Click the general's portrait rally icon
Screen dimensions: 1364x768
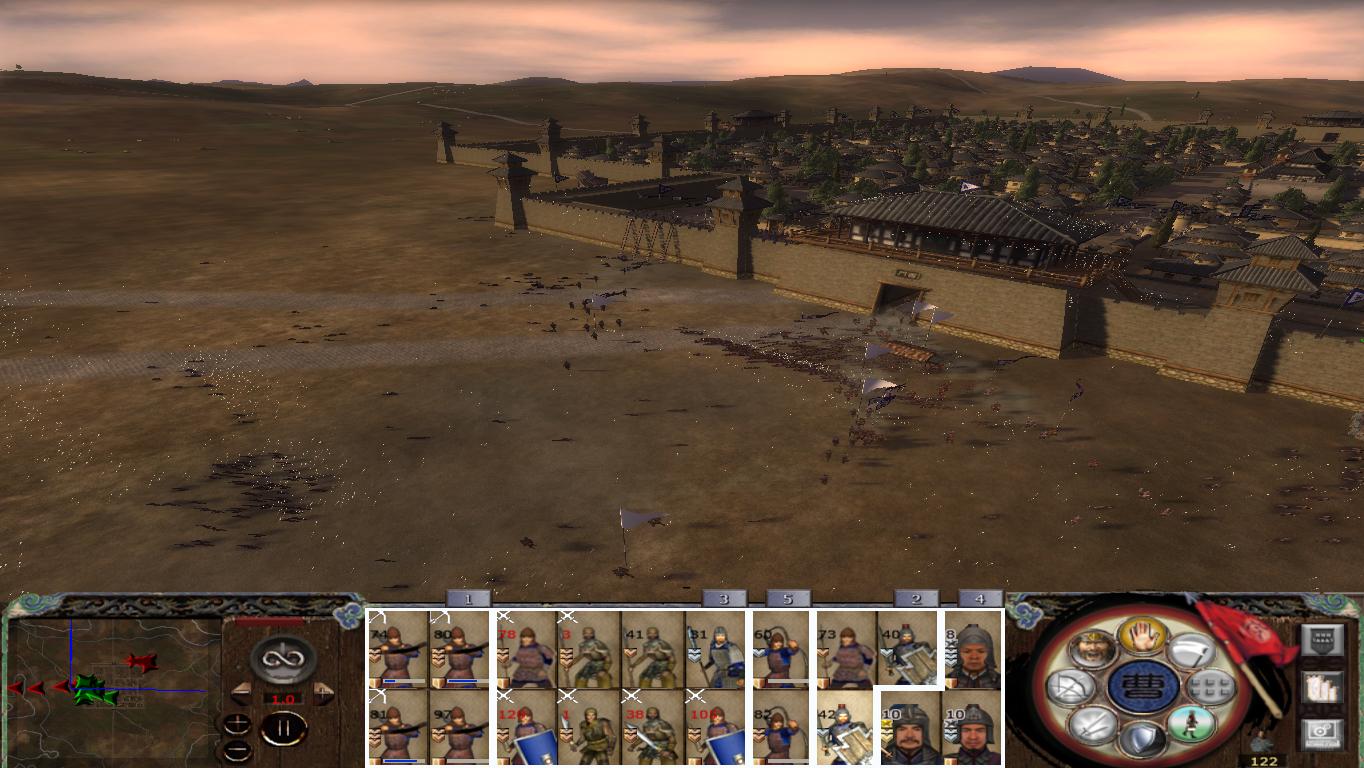pos(1093,652)
